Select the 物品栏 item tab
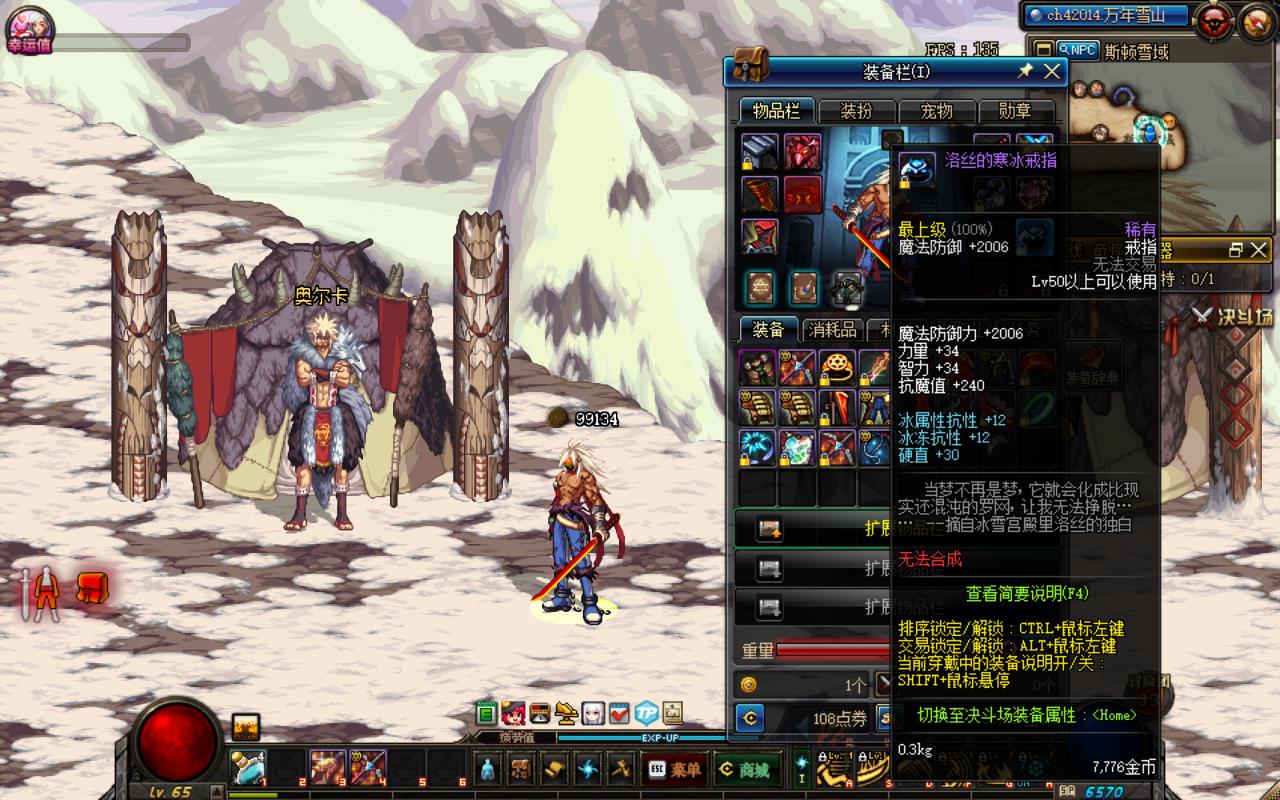1280x800 pixels. (x=775, y=111)
